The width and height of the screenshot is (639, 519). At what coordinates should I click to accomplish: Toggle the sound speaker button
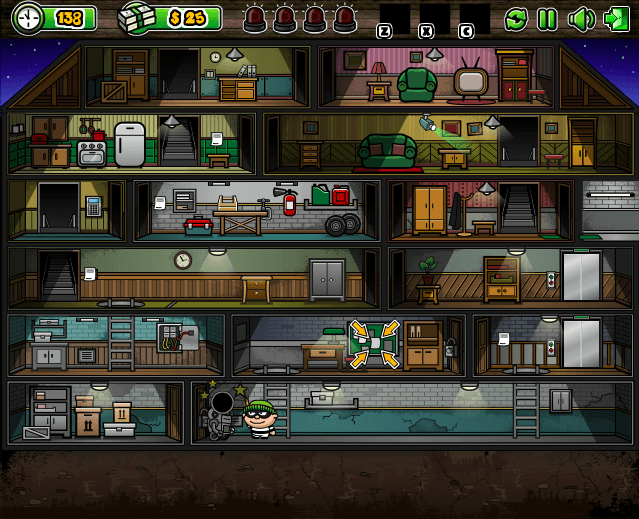pyautogui.click(x=580, y=18)
